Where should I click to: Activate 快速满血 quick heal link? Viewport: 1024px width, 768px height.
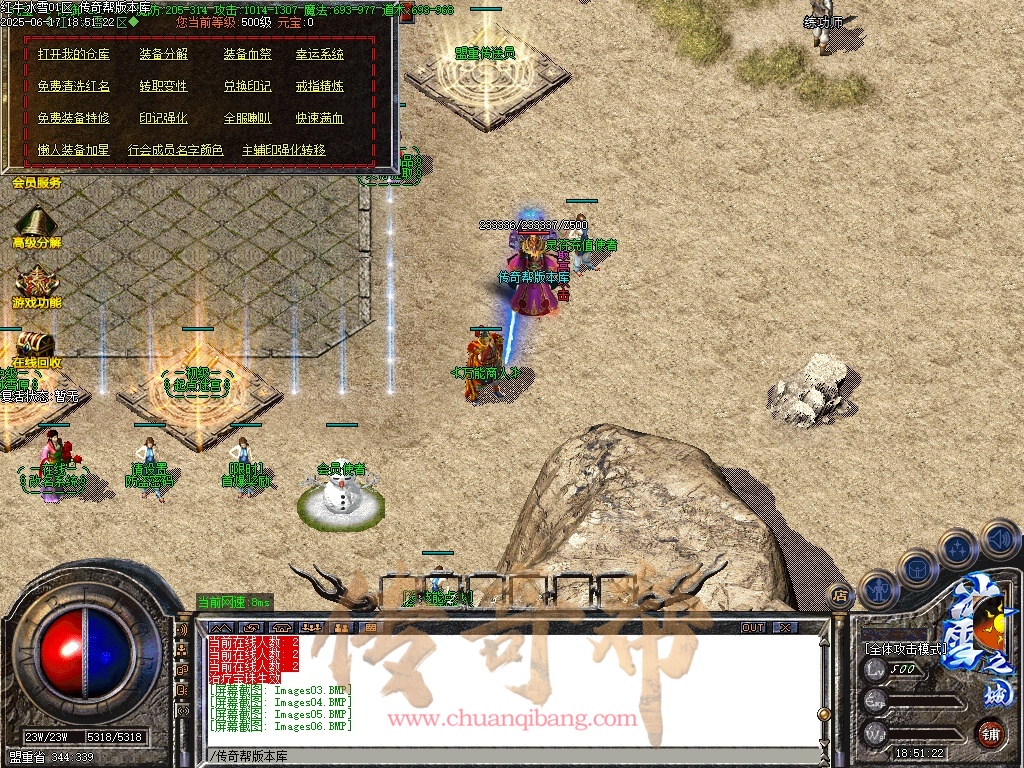point(319,118)
